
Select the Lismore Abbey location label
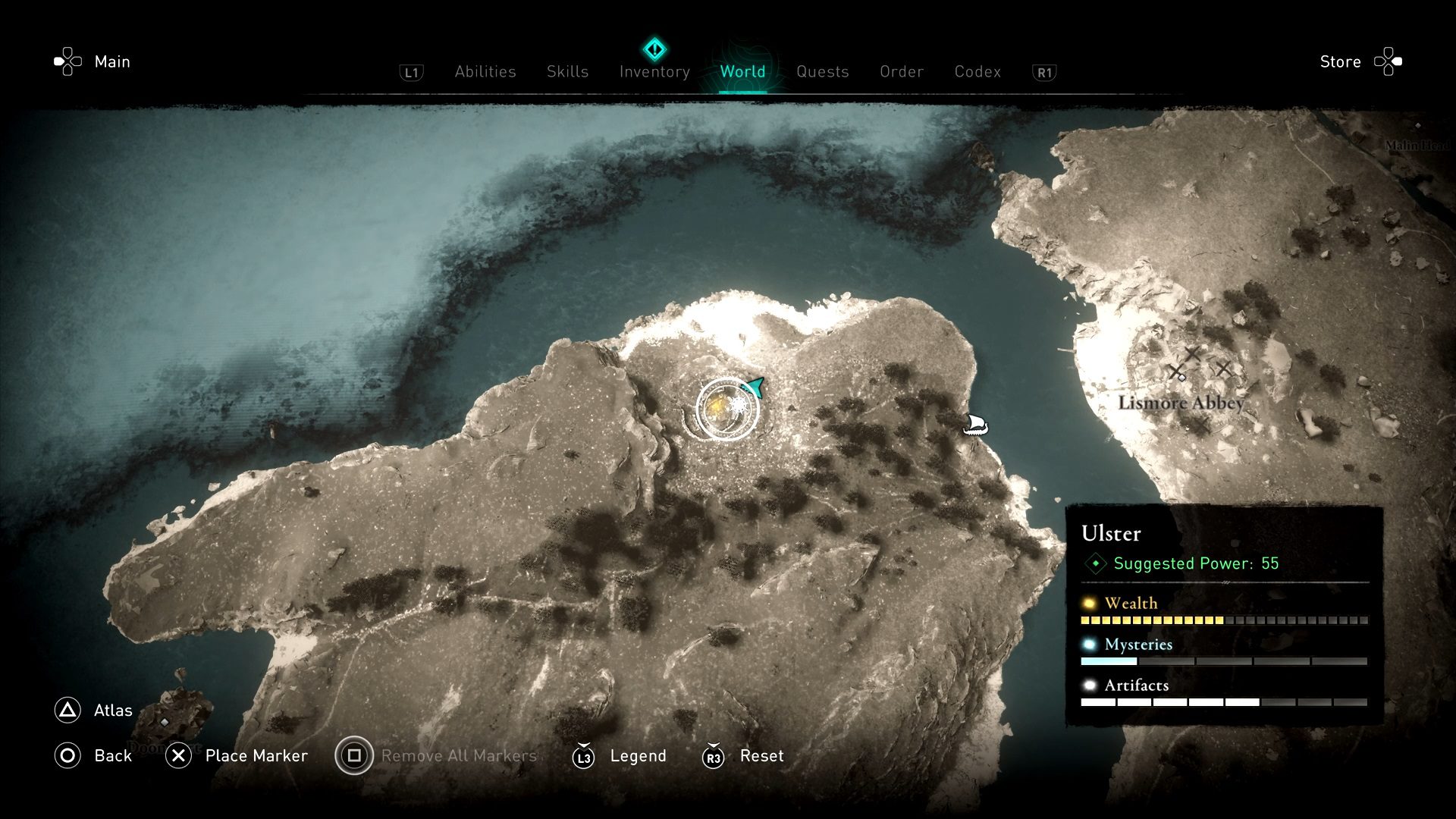(1181, 403)
